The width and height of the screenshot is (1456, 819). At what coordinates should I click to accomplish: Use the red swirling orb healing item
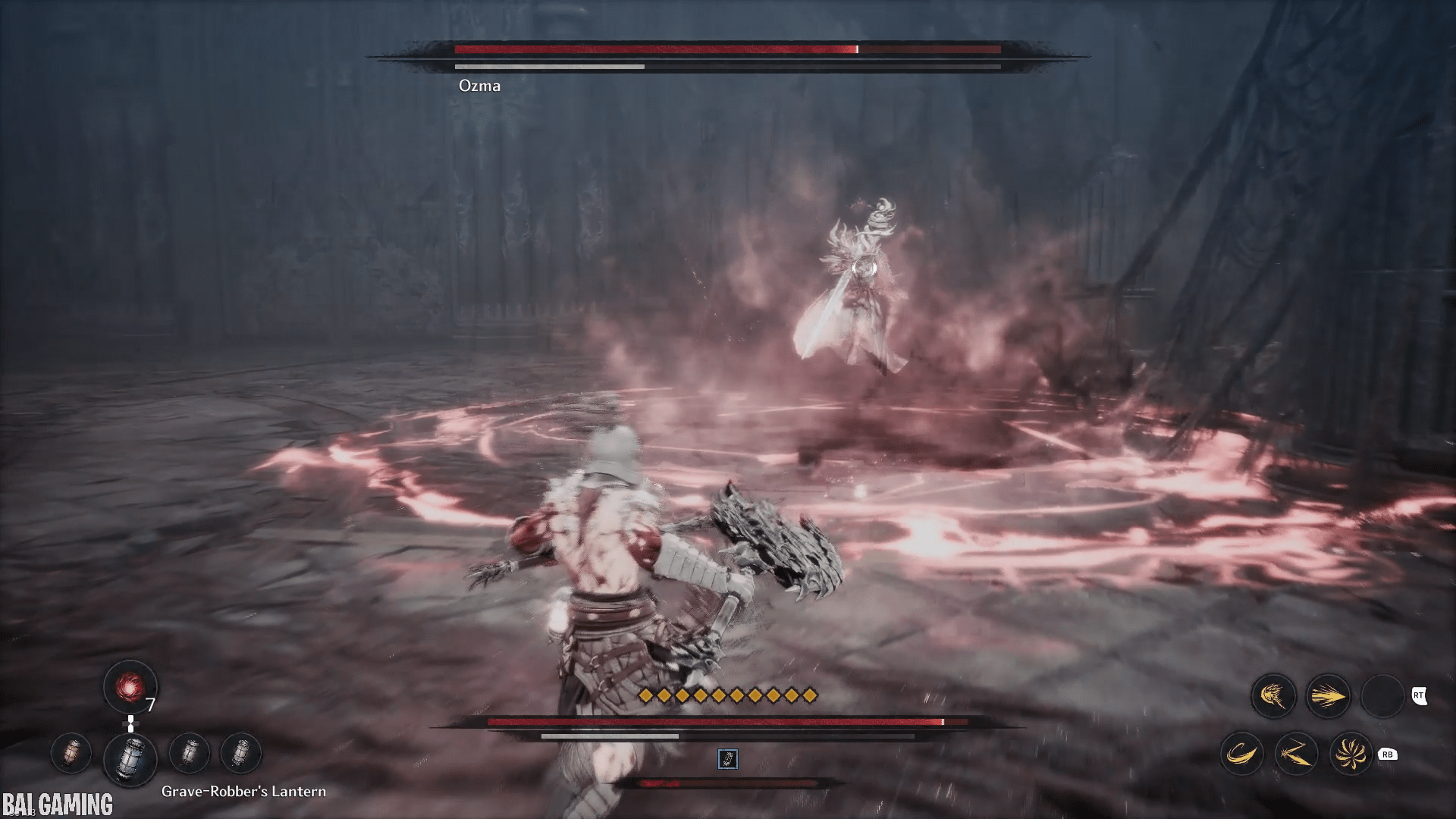coord(130,687)
